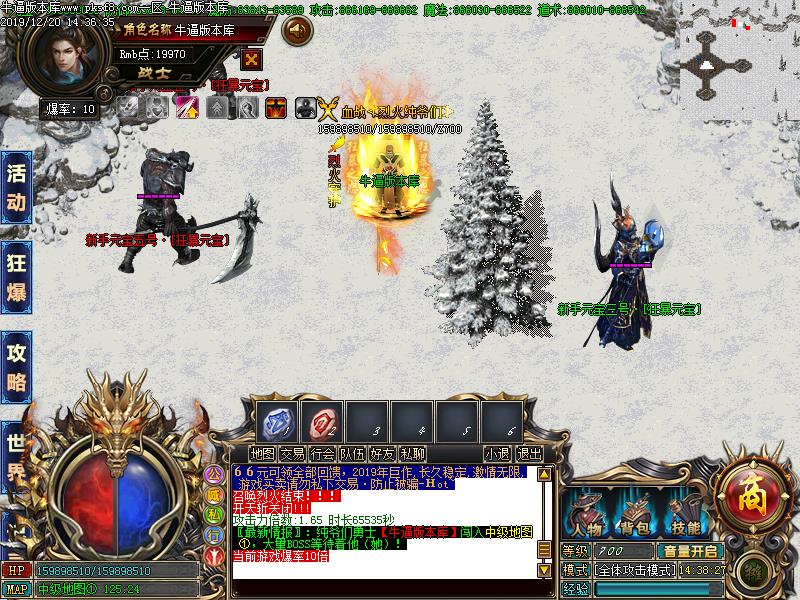Viewport: 800px width, 600px height.
Task: Open the 交易 trade button
Action: [x=292, y=454]
